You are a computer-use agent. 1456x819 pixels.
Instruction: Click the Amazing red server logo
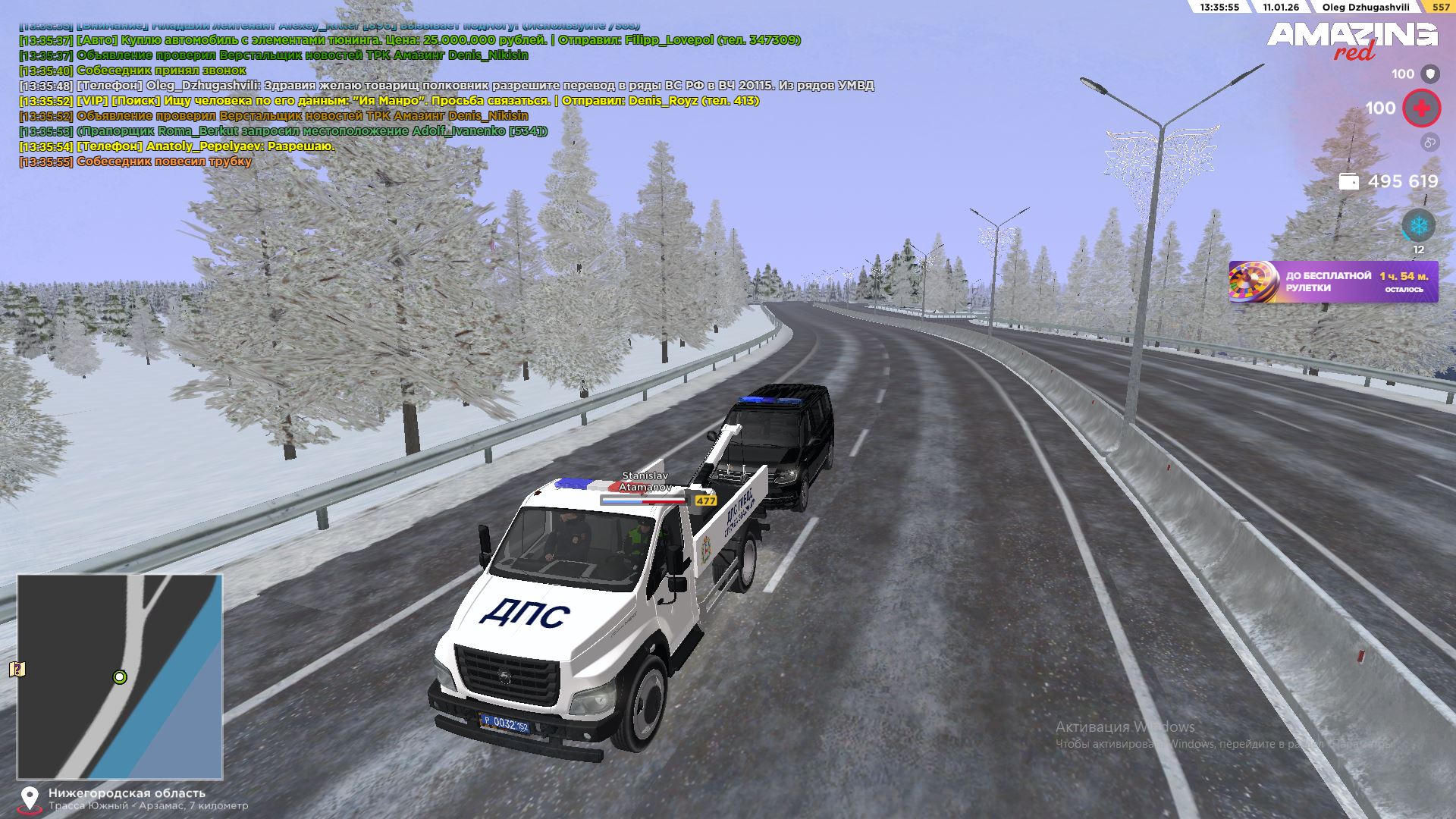[x=1352, y=41]
